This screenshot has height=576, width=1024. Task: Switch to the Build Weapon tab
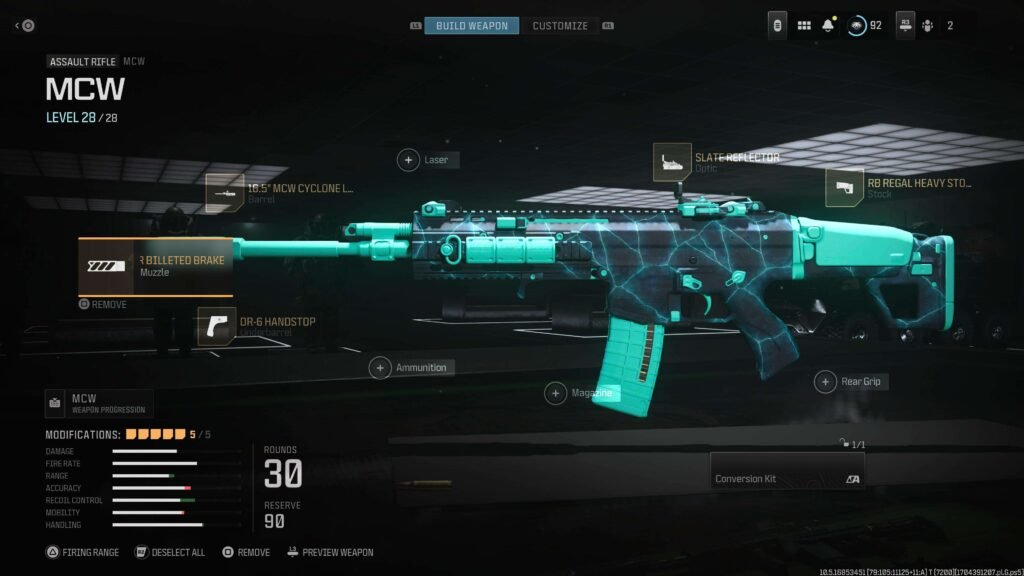(471, 25)
